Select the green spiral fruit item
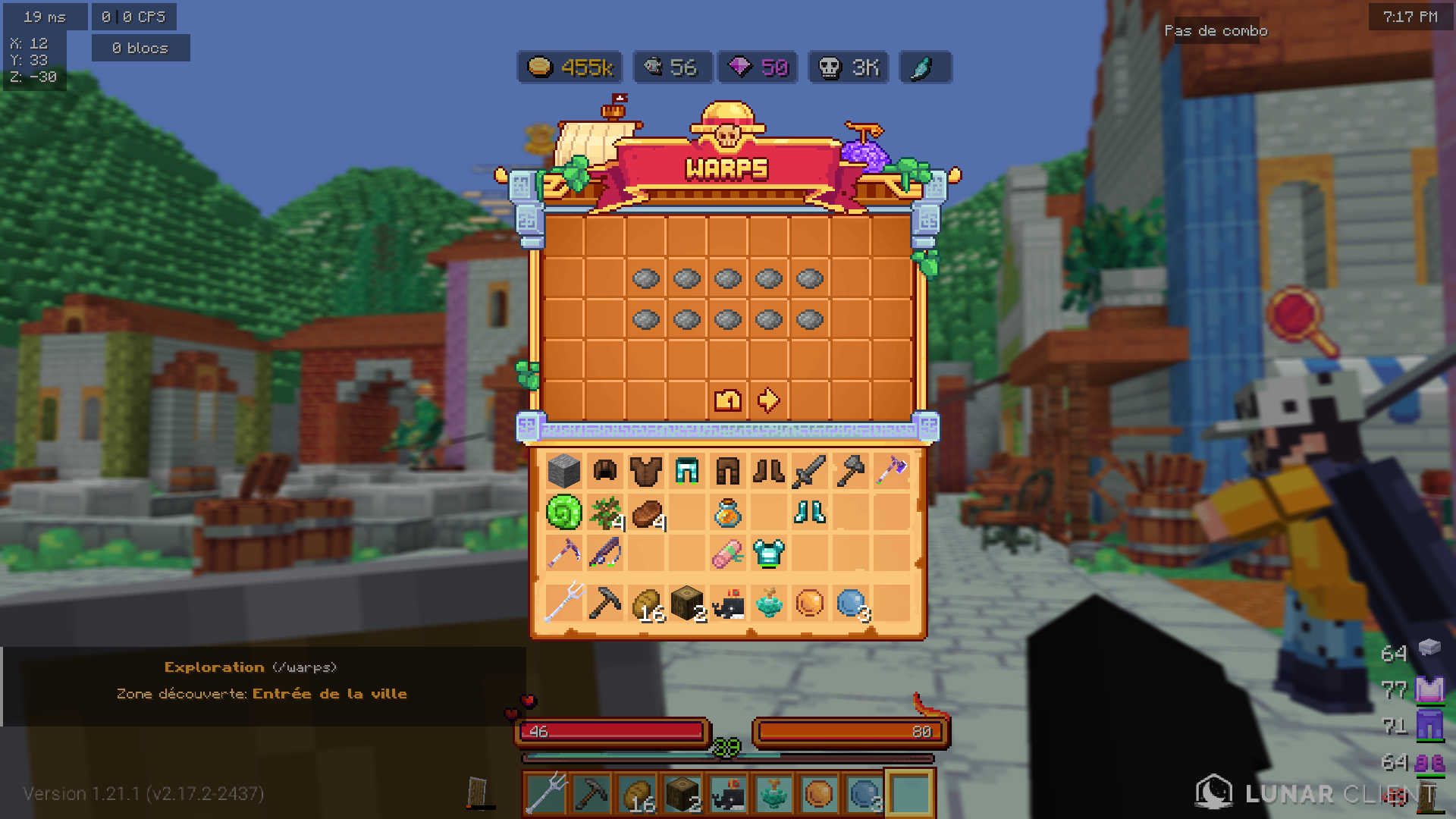This screenshot has width=1456, height=819. (564, 513)
